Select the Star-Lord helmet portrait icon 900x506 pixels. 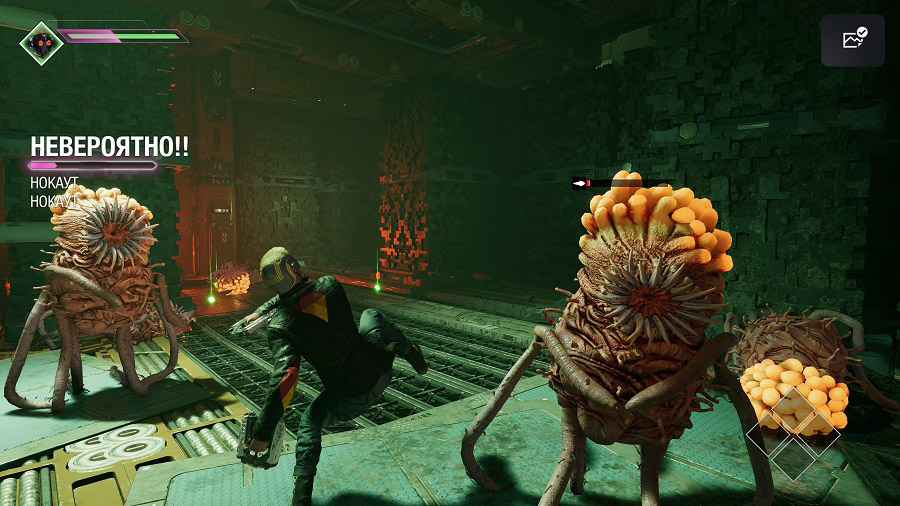41,42
